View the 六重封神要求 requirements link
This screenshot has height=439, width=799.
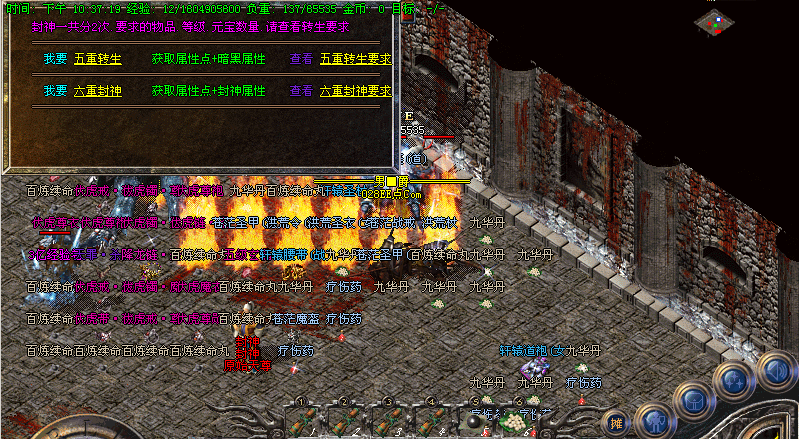tap(355, 90)
